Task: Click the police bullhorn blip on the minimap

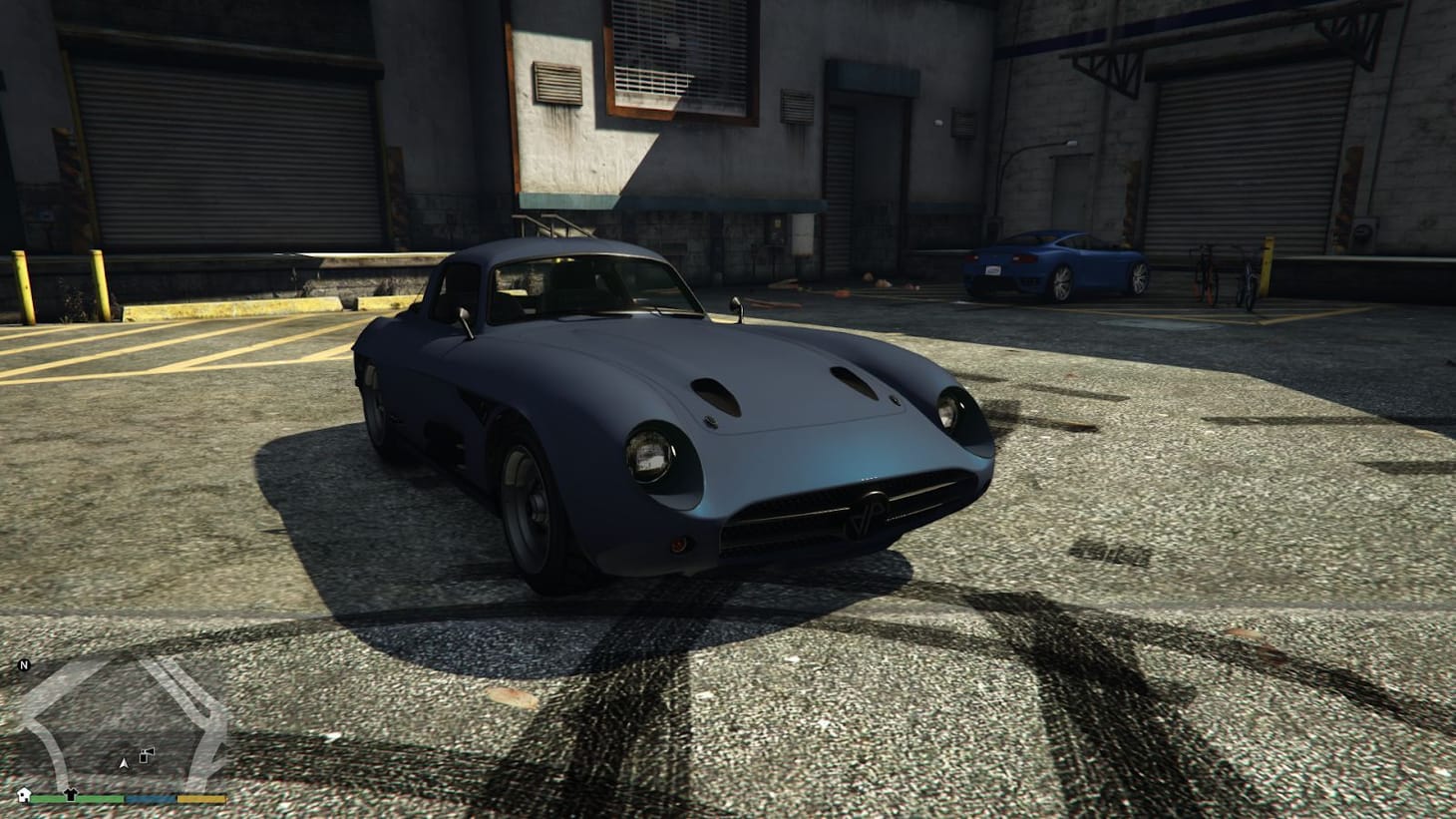Action: (146, 754)
